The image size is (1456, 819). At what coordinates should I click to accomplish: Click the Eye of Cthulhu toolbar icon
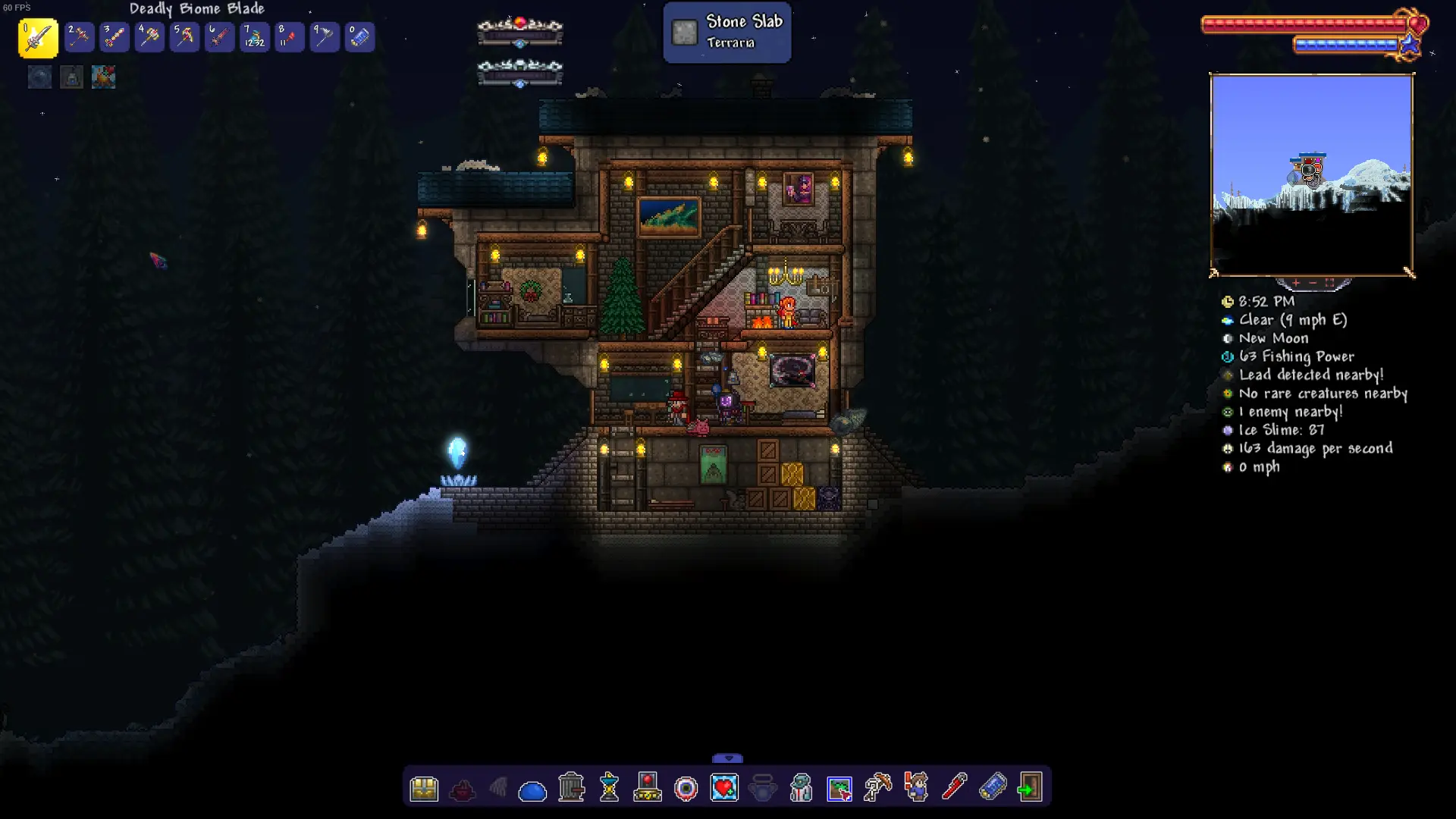[x=686, y=789]
